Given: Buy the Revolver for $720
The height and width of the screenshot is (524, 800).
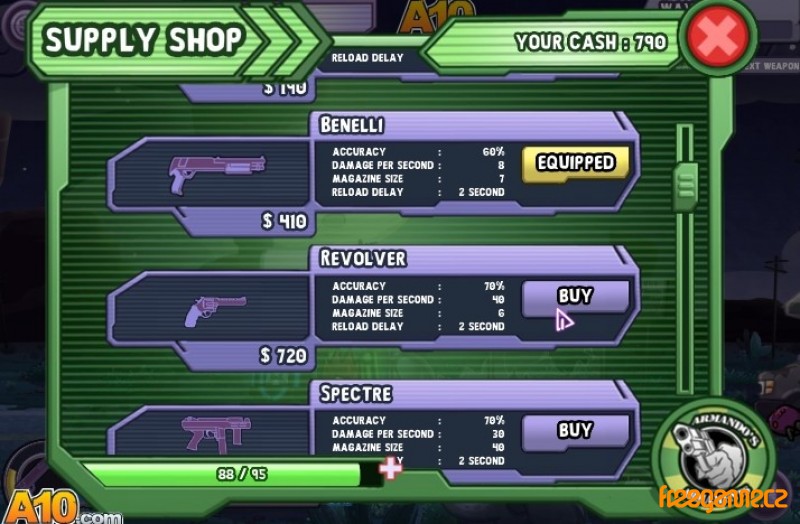Looking at the screenshot, I should pos(575,297).
